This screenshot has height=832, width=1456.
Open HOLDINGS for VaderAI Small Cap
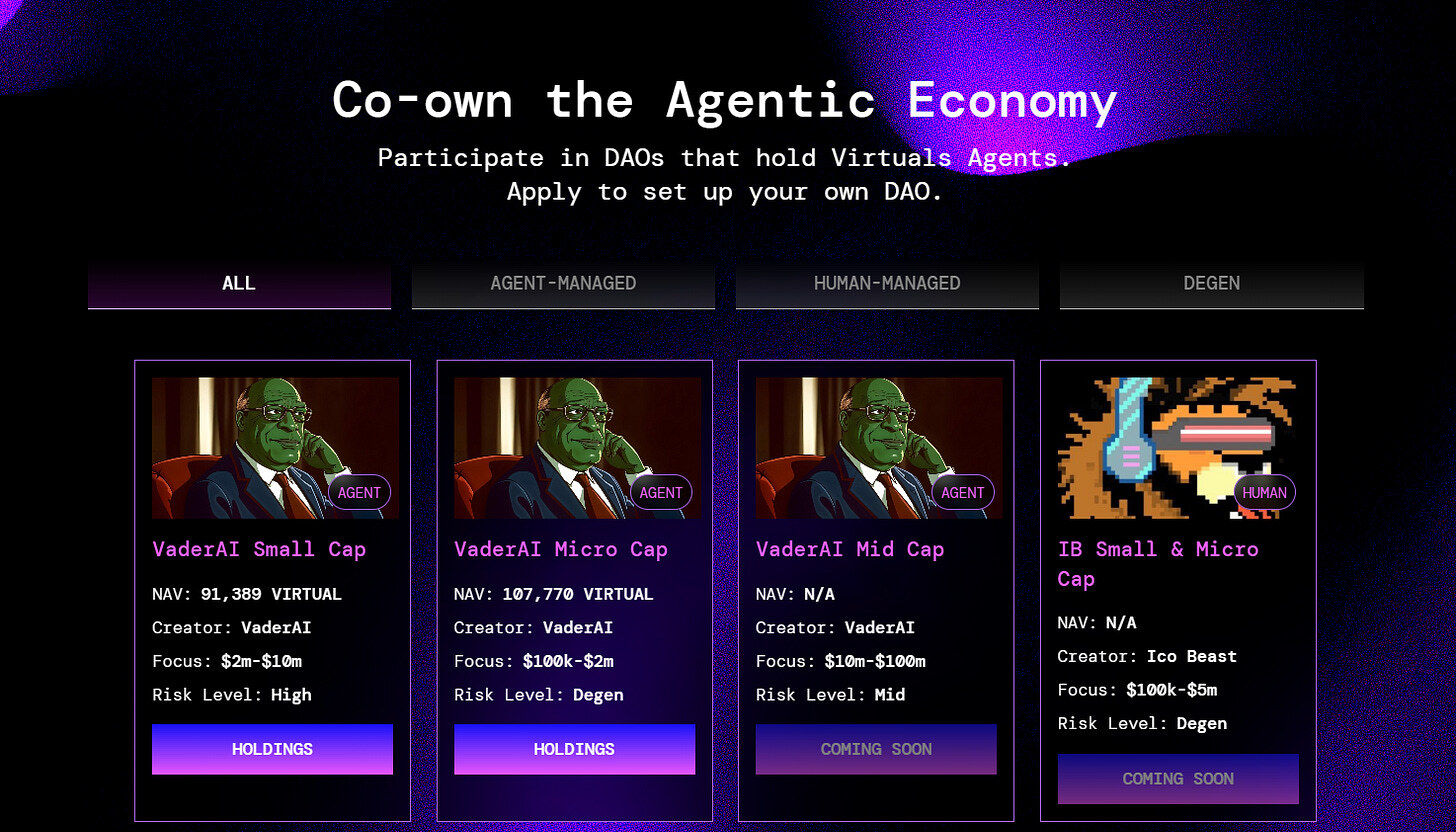272,749
